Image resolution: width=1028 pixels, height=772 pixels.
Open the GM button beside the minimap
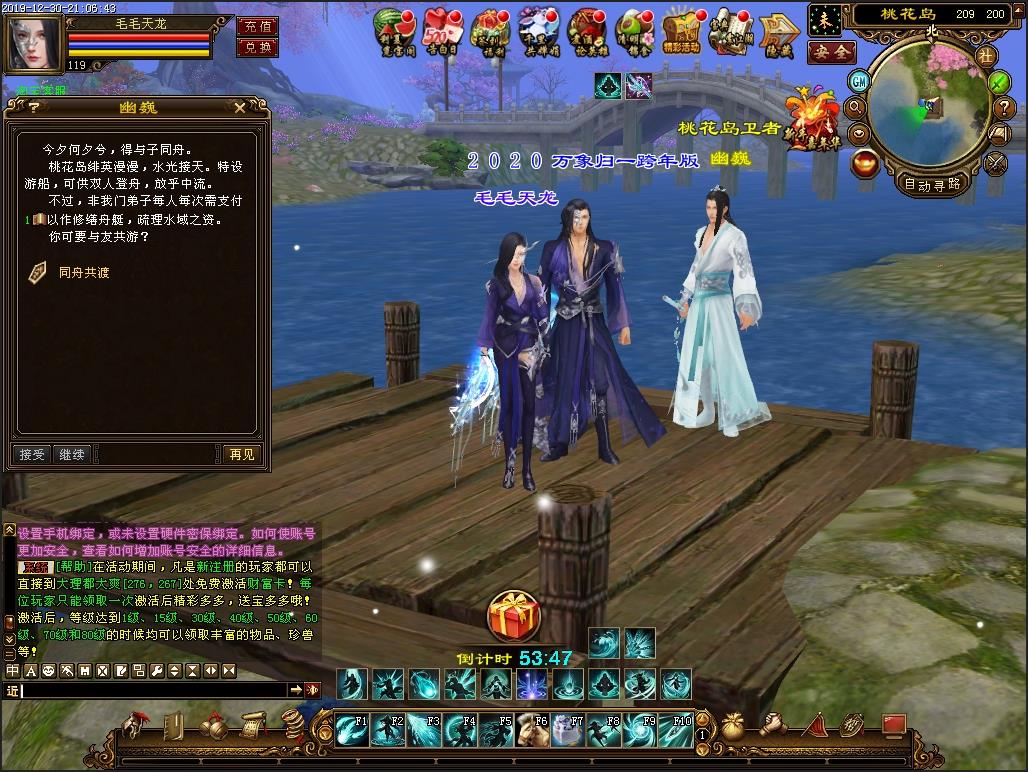[859, 81]
